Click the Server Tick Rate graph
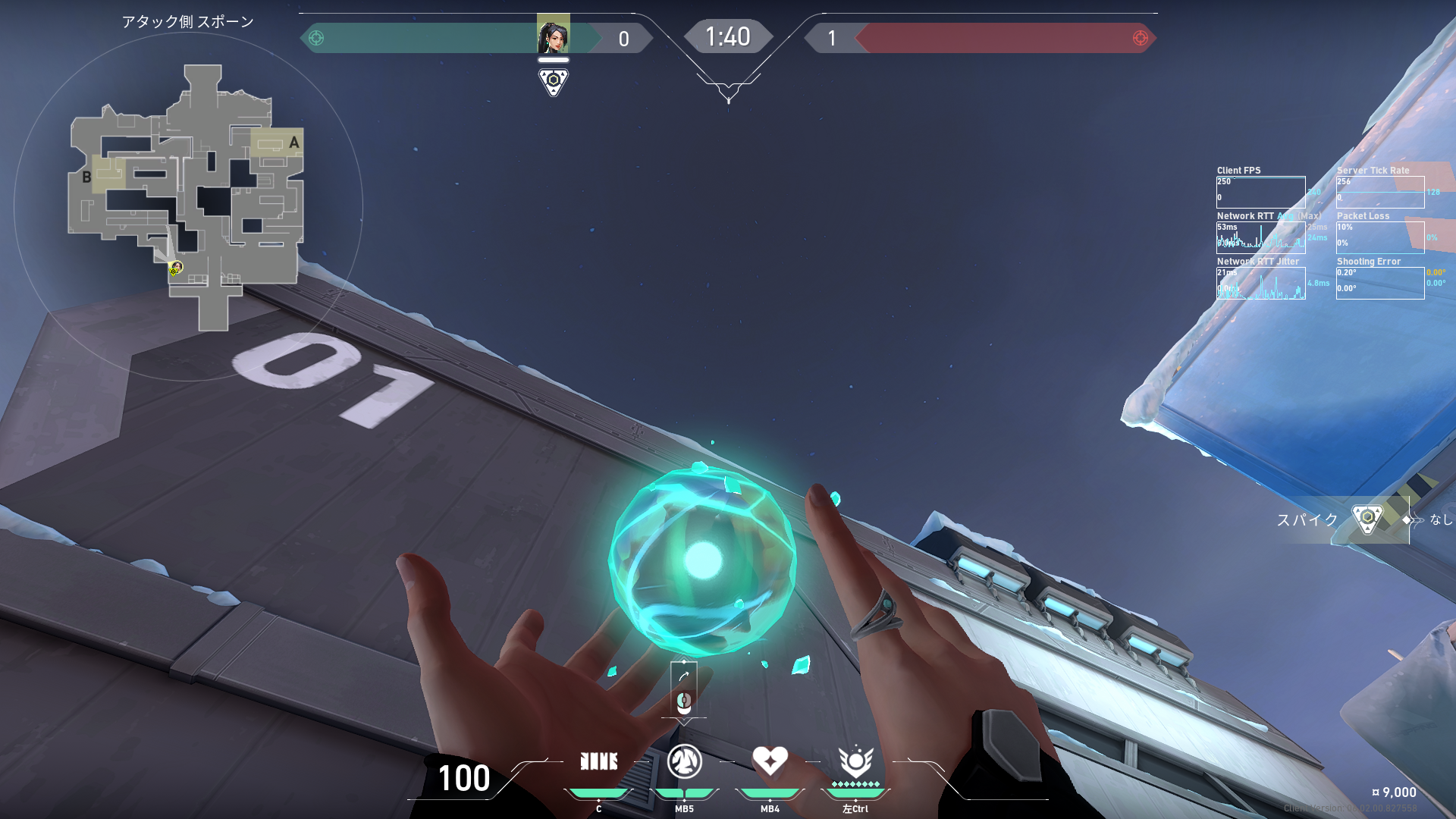 pyautogui.click(x=1379, y=193)
